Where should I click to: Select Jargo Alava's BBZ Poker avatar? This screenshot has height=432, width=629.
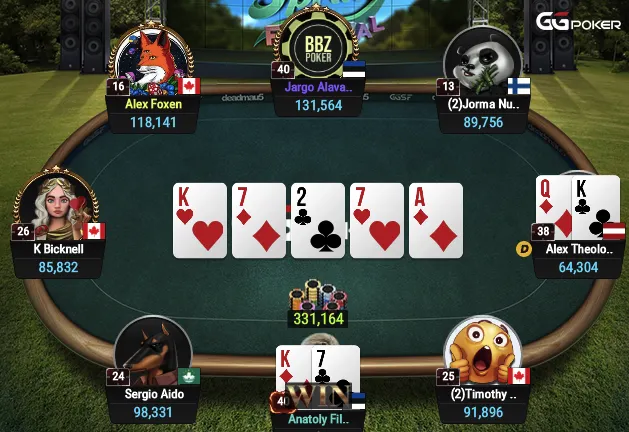pos(316,47)
